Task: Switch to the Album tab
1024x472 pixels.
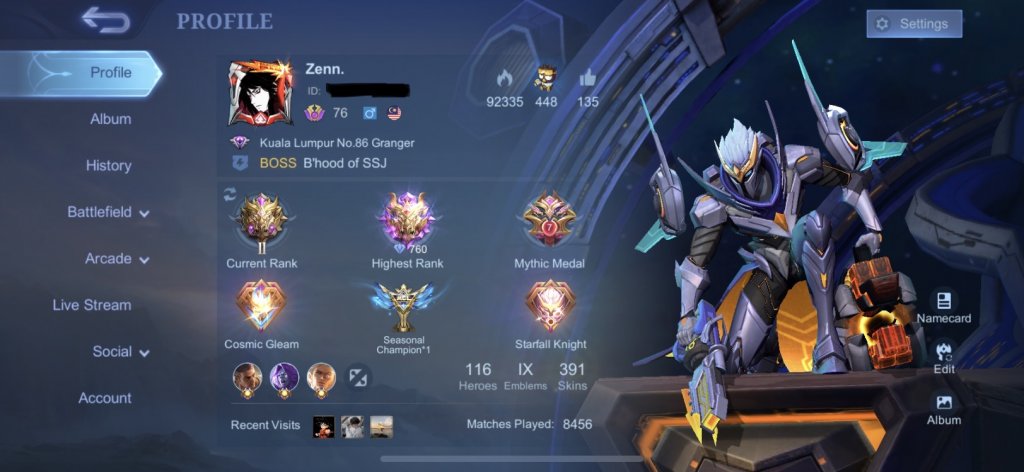Action: pyautogui.click(x=110, y=119)
